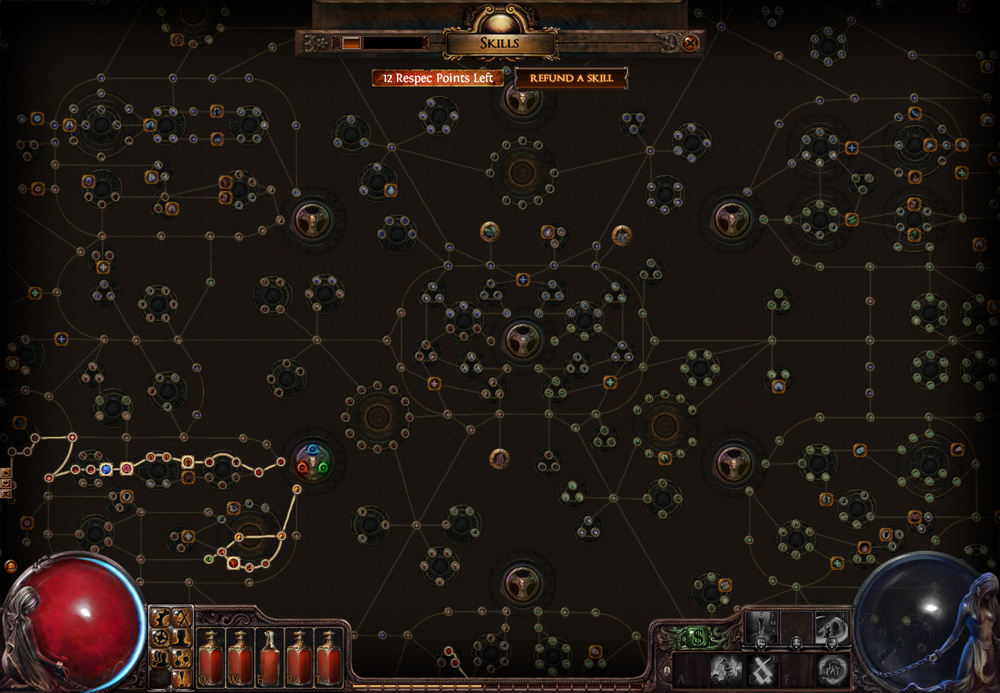Open the crossed swords menu icon
Screen dimensions: 1000x693
[x=182, y=618]
